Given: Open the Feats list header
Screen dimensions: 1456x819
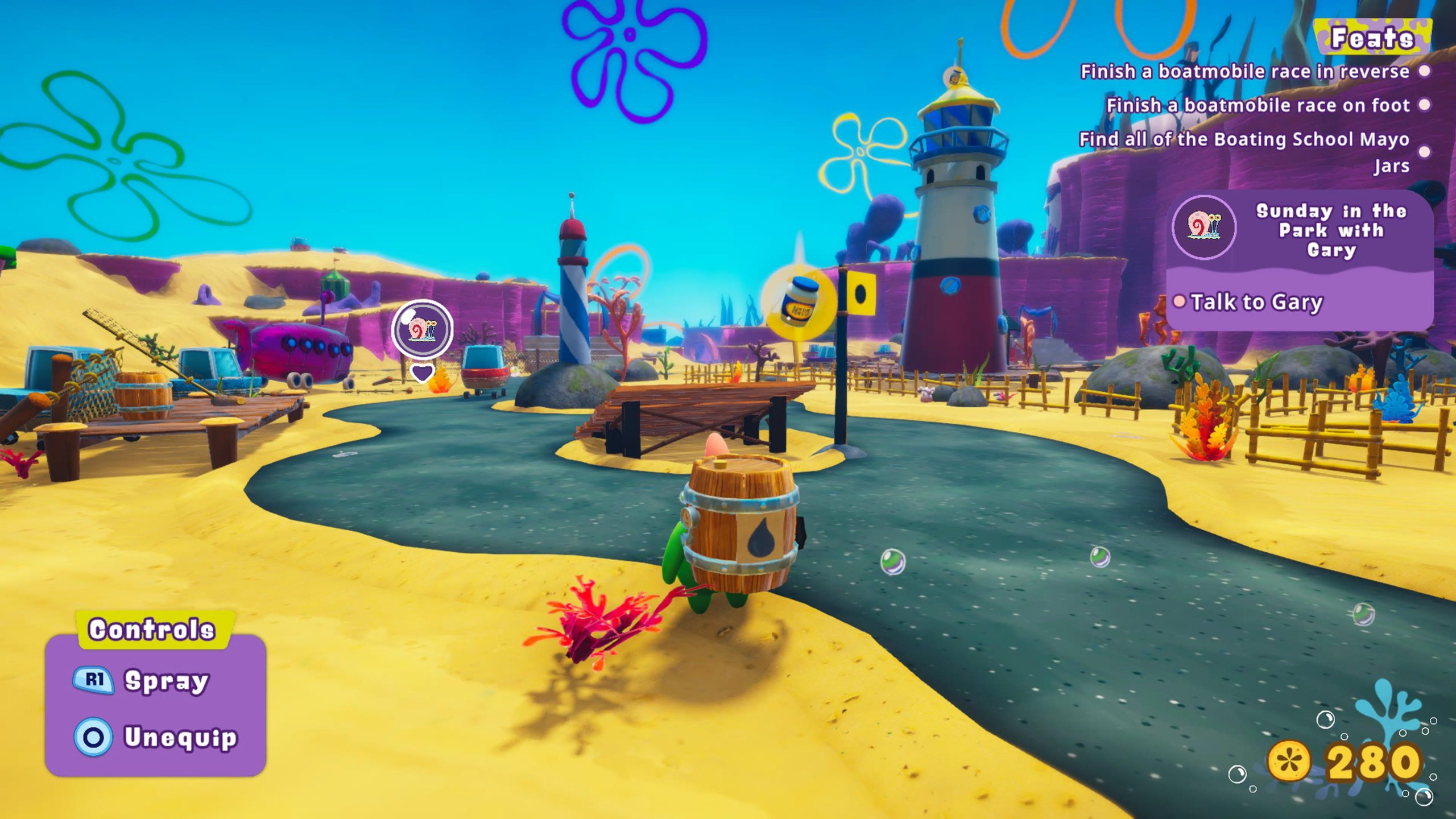Looking at the screenshot, I should pyautogui.click(x=1372, y=39).
